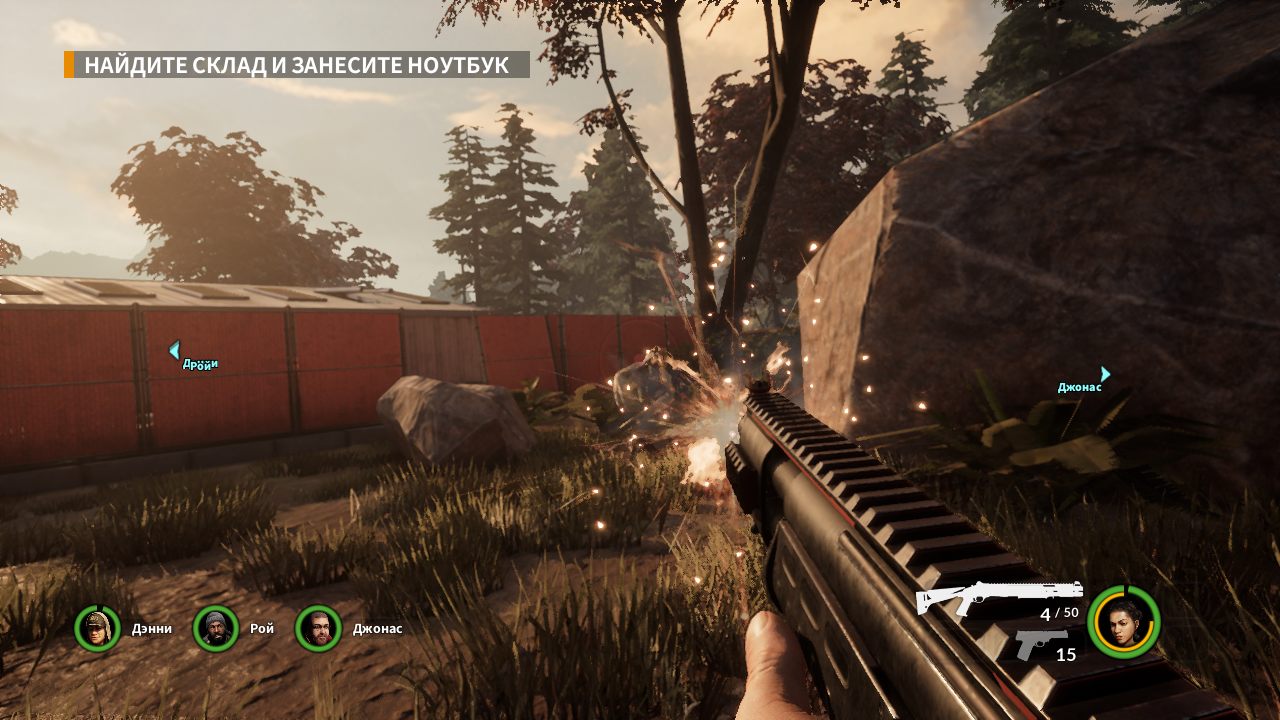1280x720 pixels.
Task: Select Jonas's teammate portrait in the squad row
Action: point(319,628)
